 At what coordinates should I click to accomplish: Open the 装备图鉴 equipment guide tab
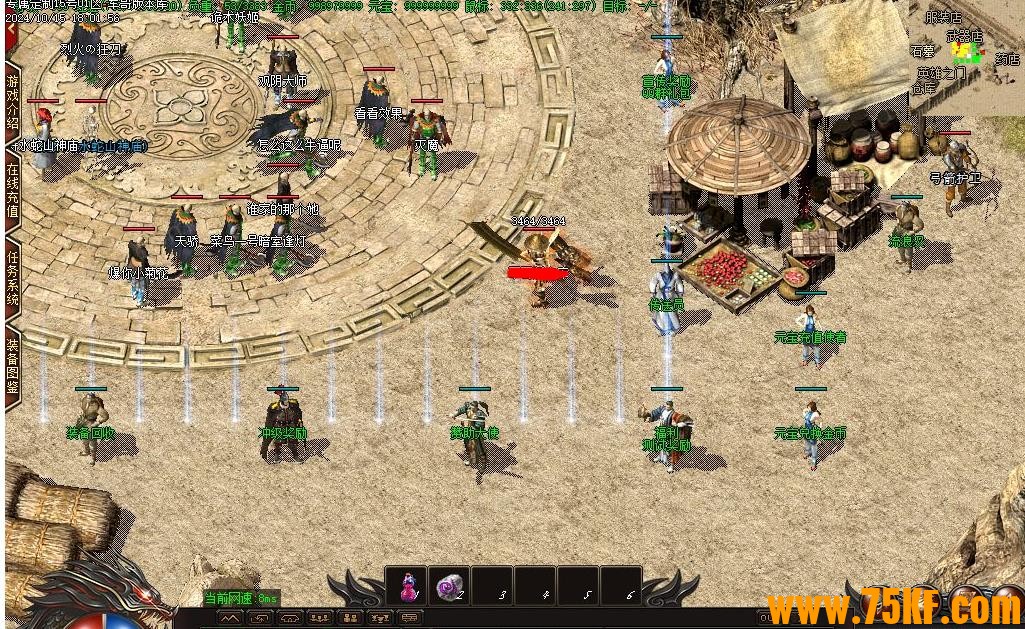coord(13,365)
